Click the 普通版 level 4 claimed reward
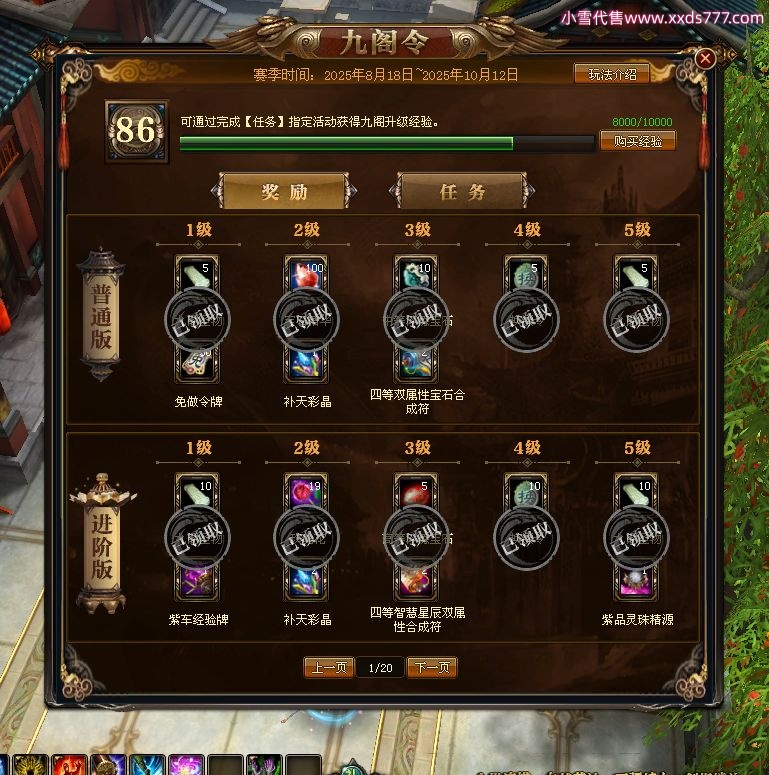The height and width of the screenshot is (775, 769). [526, 318]
